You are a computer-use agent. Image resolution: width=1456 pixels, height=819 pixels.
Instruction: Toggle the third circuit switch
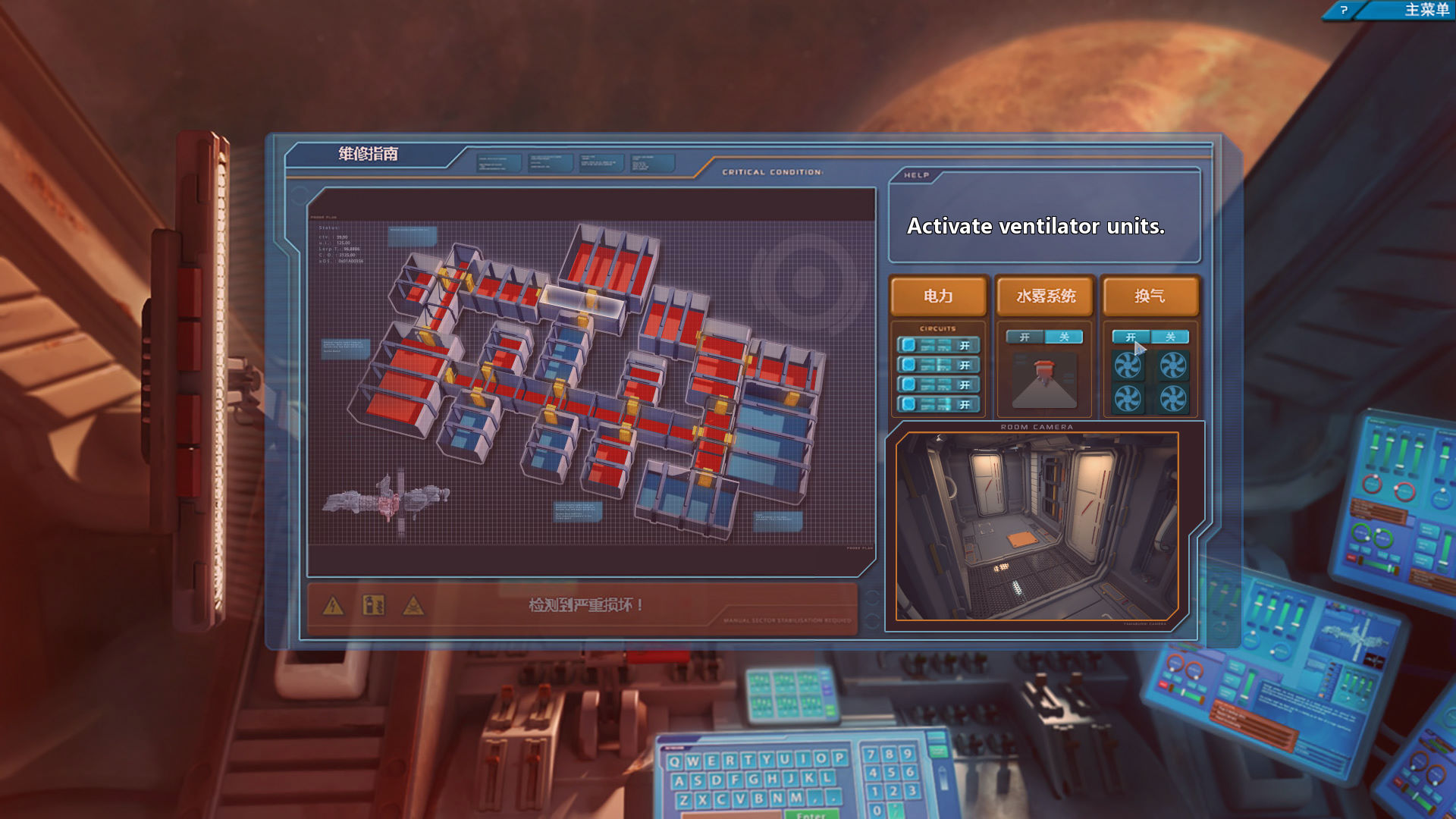tap(938, 385)
